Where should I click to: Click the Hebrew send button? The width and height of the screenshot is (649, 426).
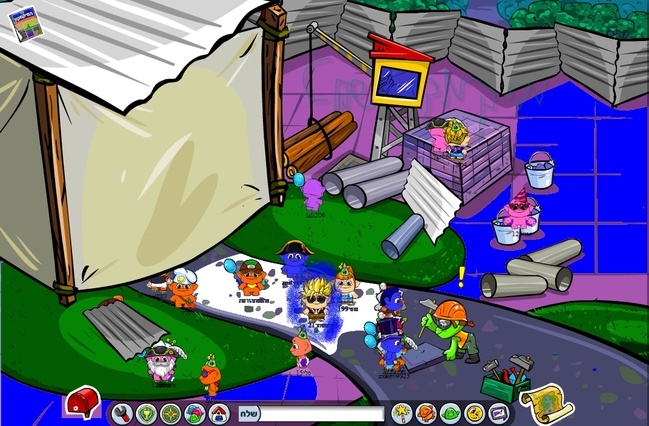click(250, 413)
